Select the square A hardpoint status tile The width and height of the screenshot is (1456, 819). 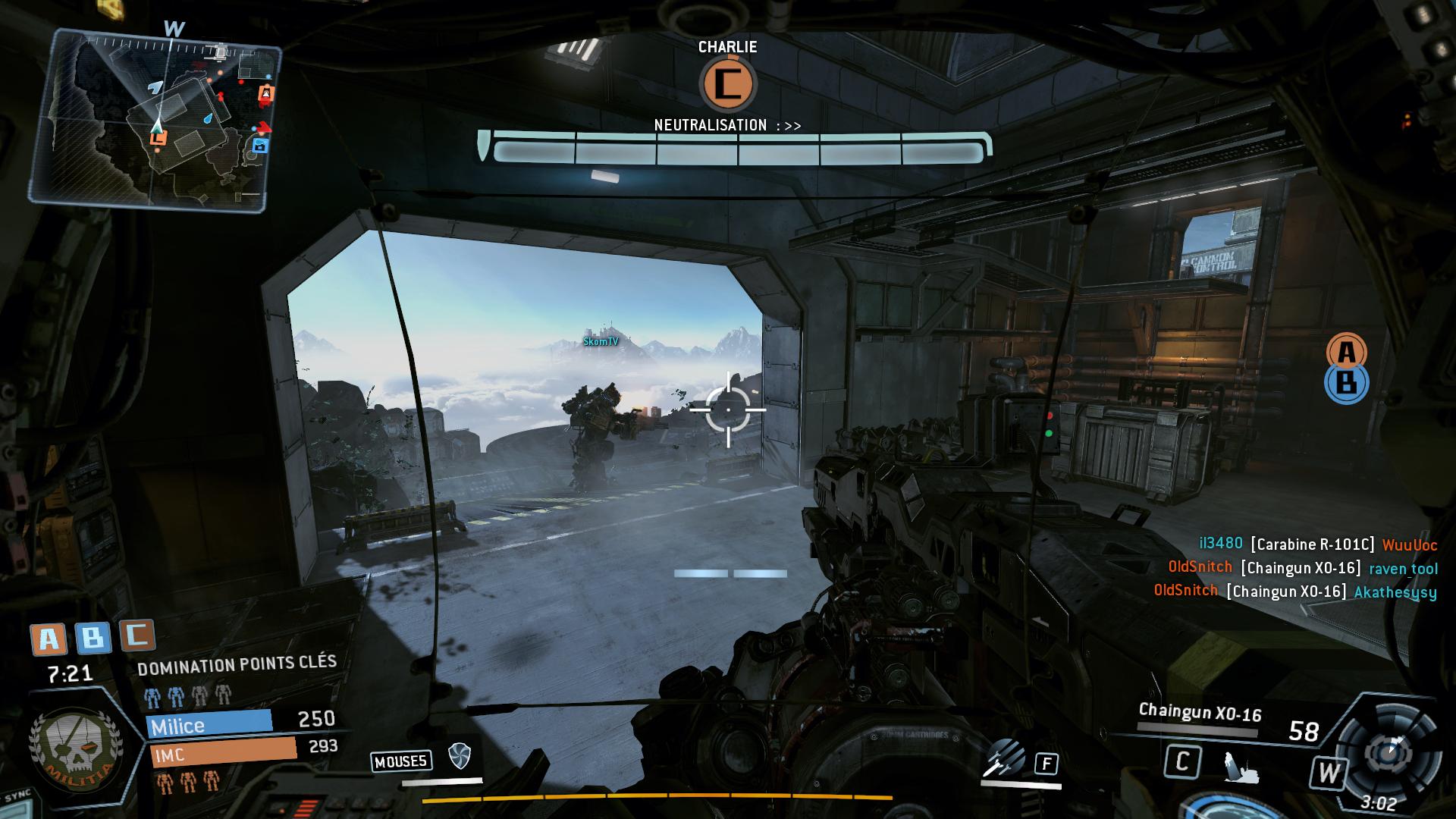[48, 639]
